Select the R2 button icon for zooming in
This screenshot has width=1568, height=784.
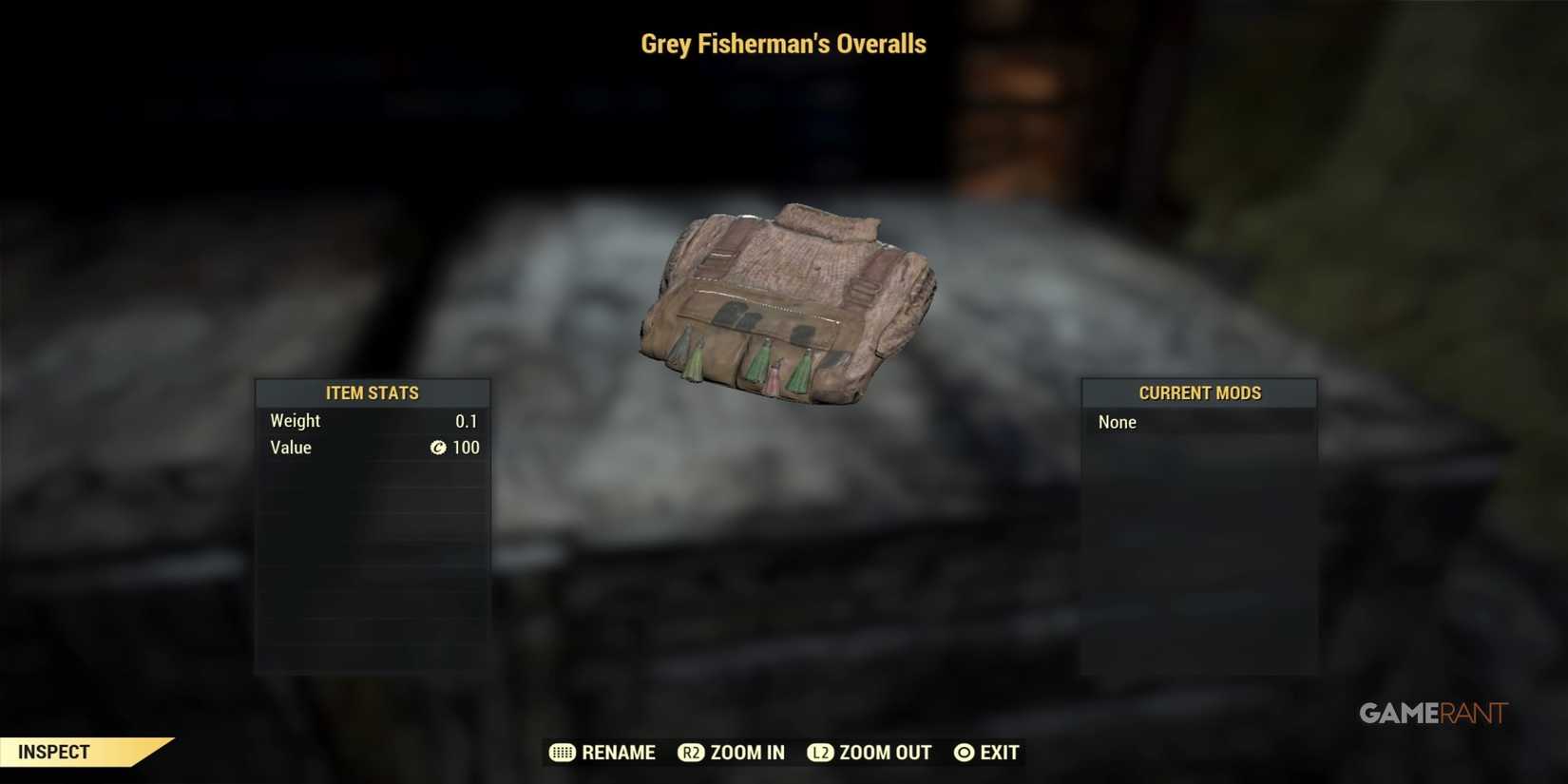click(x=689, y=752)
